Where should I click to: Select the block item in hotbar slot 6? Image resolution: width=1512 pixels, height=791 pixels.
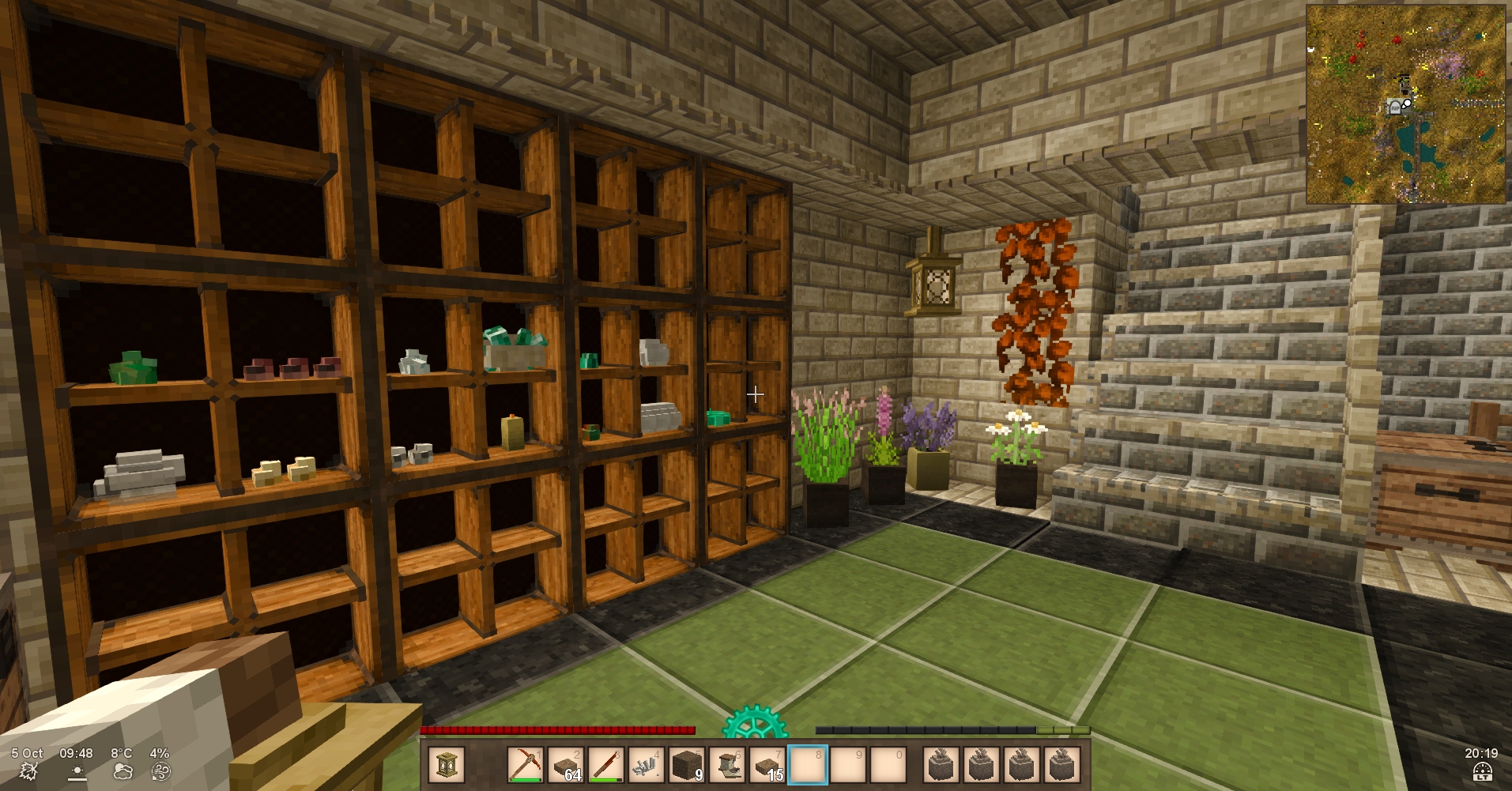click(x=727, y=765)
